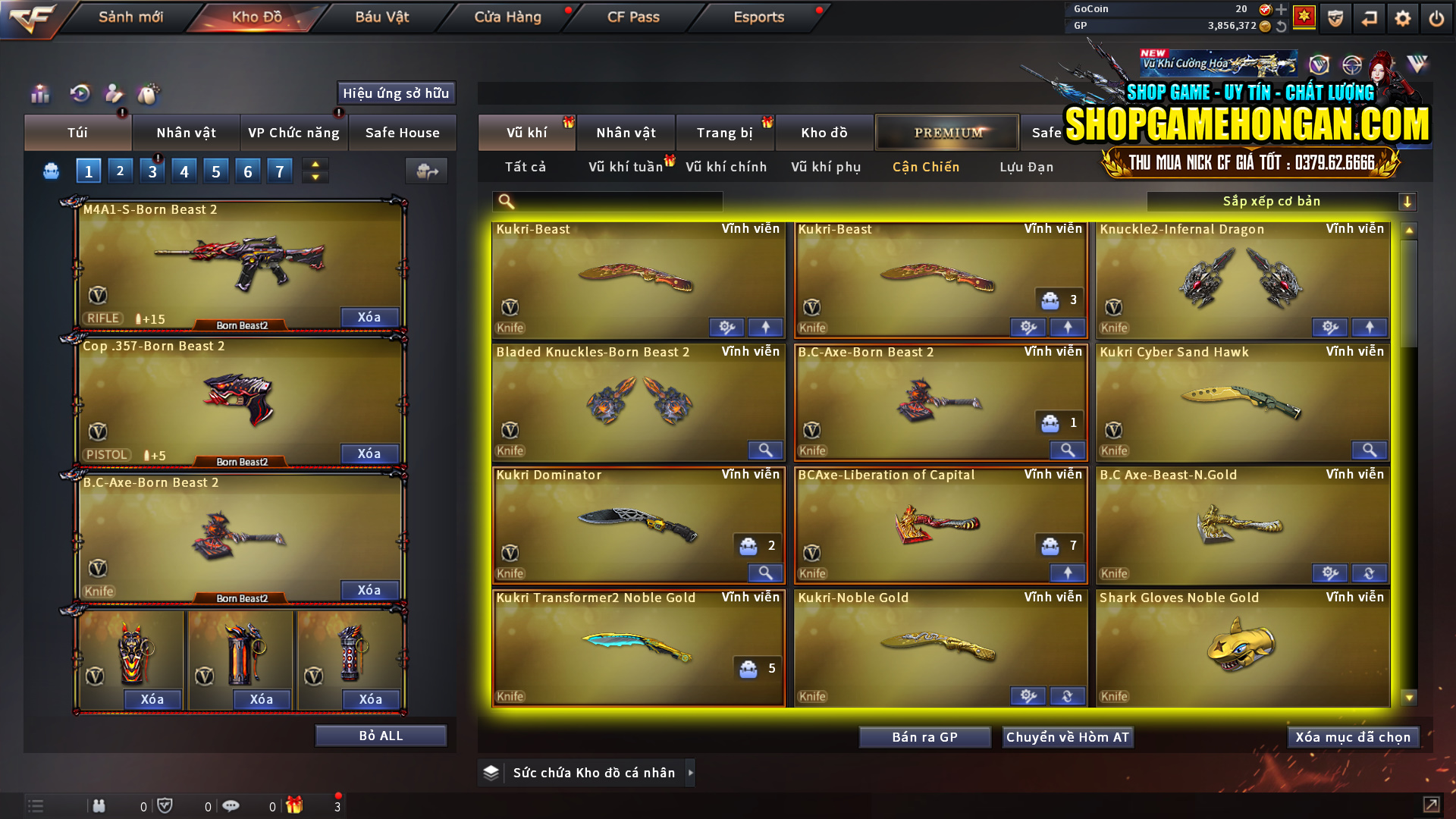
Task: Click the statistics bar-chart icon near Hiệu ứng sở hữu
Action: coord(39,93)
